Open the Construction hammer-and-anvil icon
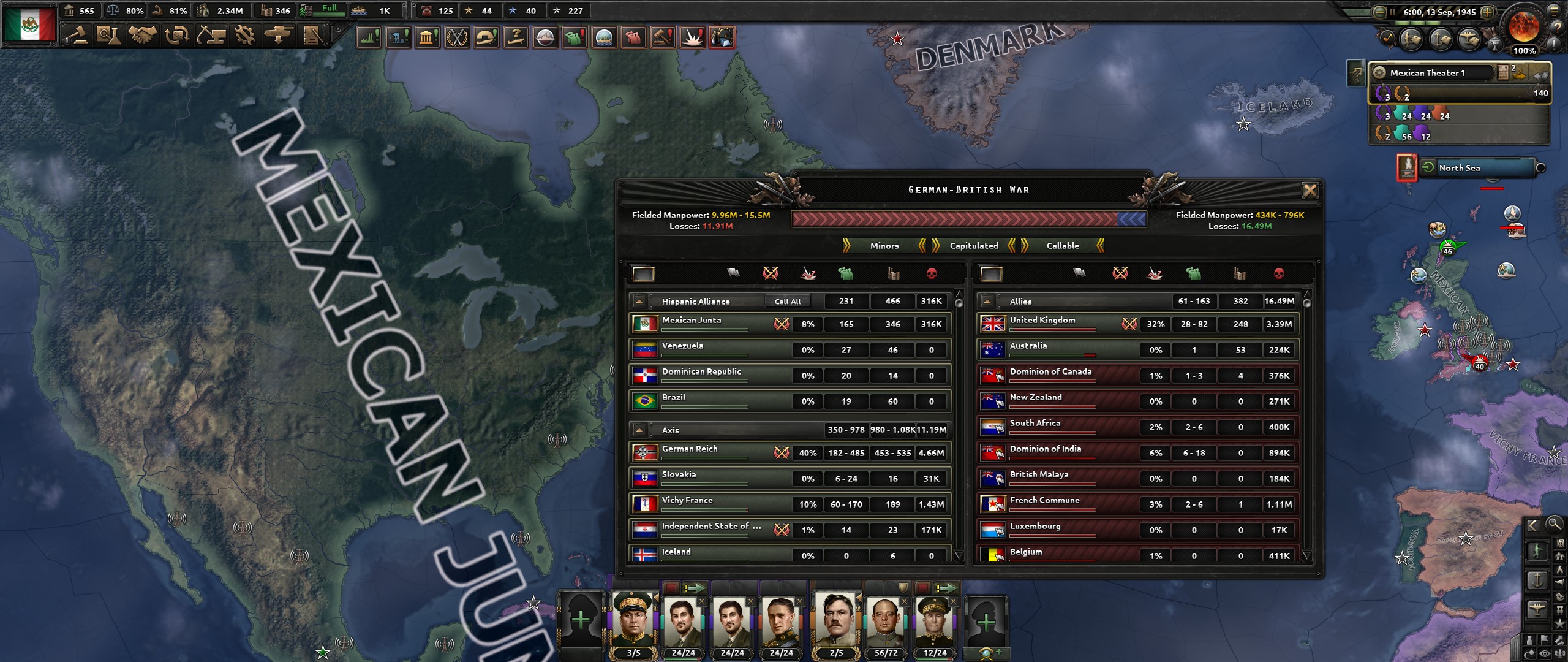 210,35
